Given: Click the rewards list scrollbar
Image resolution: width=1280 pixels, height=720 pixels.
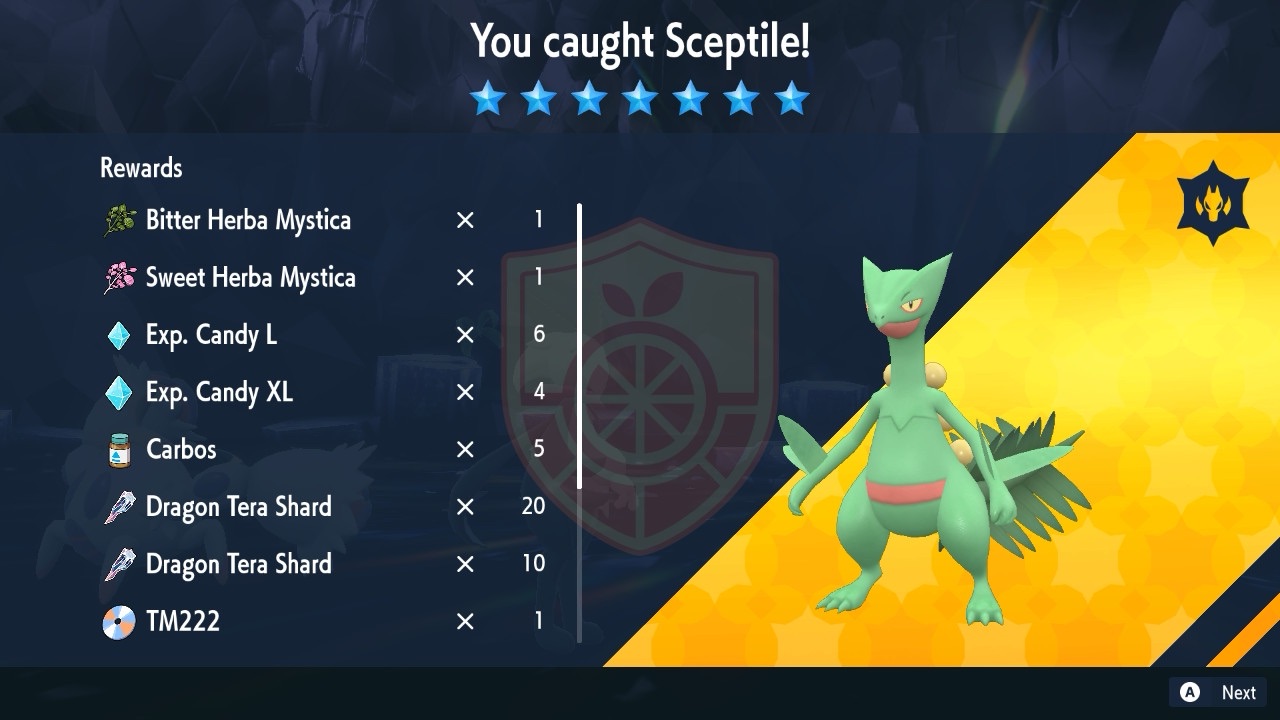Looking at the screenshot, I should pyautogui.click(x=579, y=346).
